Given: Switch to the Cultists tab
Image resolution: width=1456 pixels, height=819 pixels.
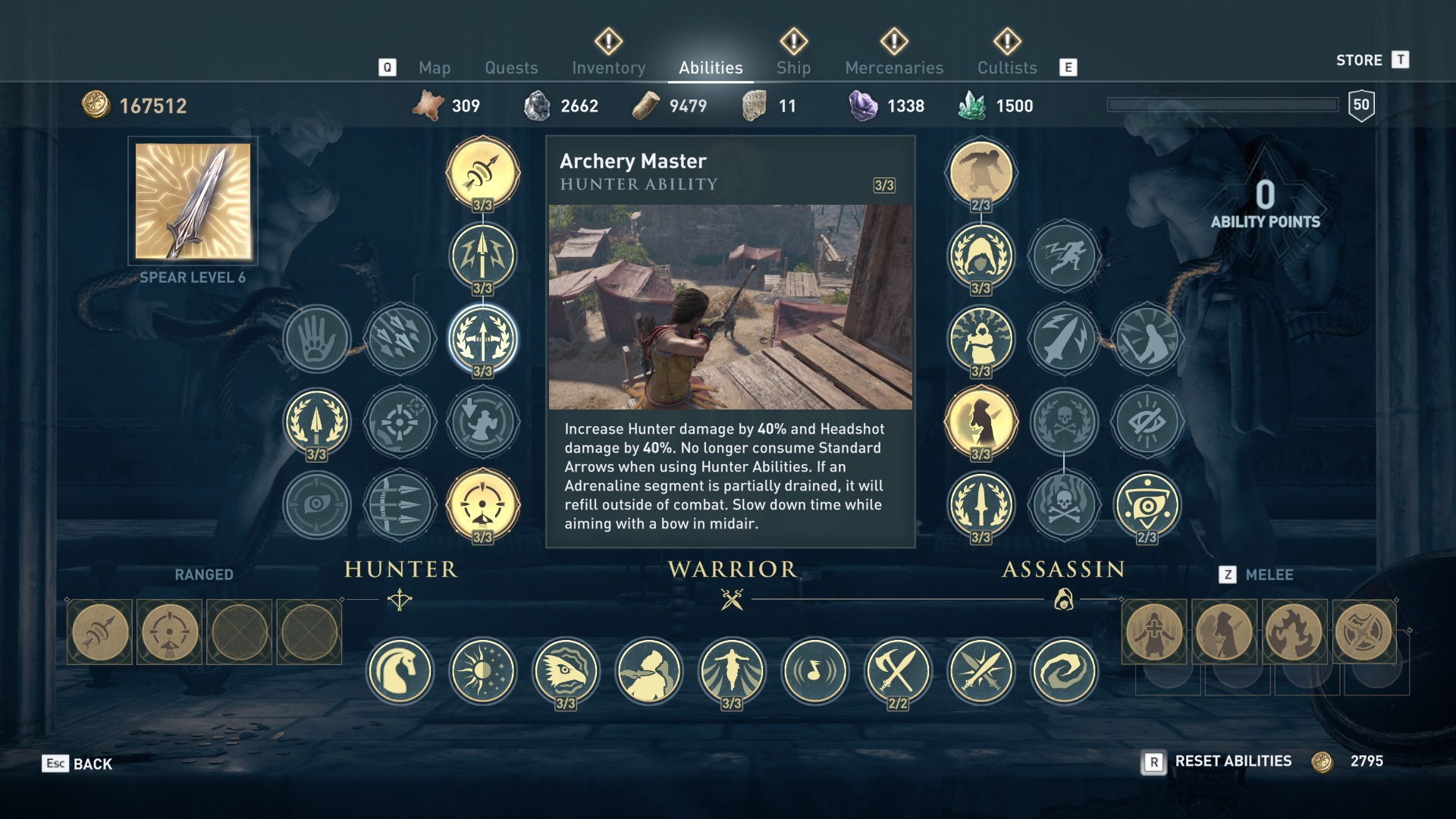Looking at the screenshot, I should (1006, 67).
